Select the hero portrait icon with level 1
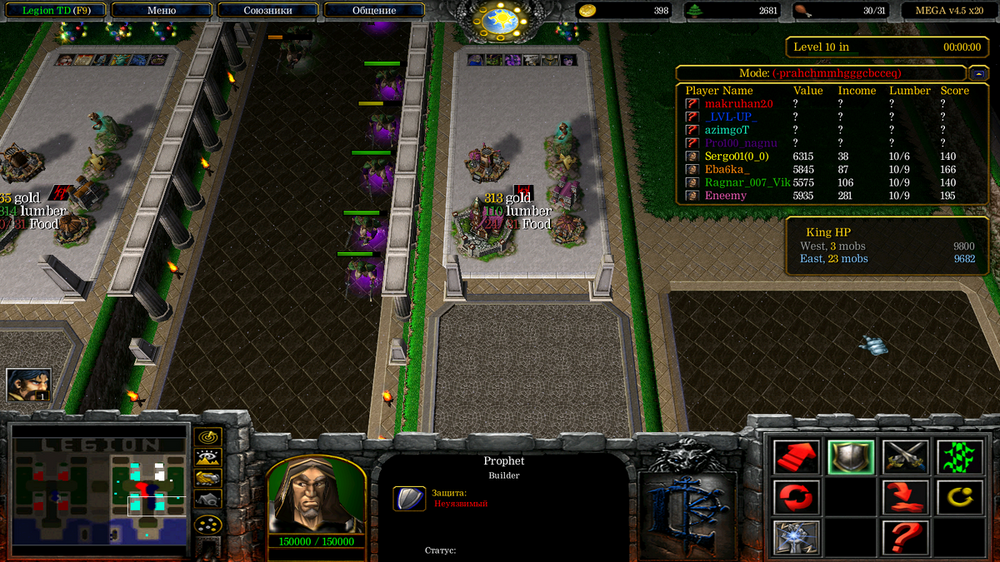The width and height of the screenshot is (1000, 562). [28, 384]
